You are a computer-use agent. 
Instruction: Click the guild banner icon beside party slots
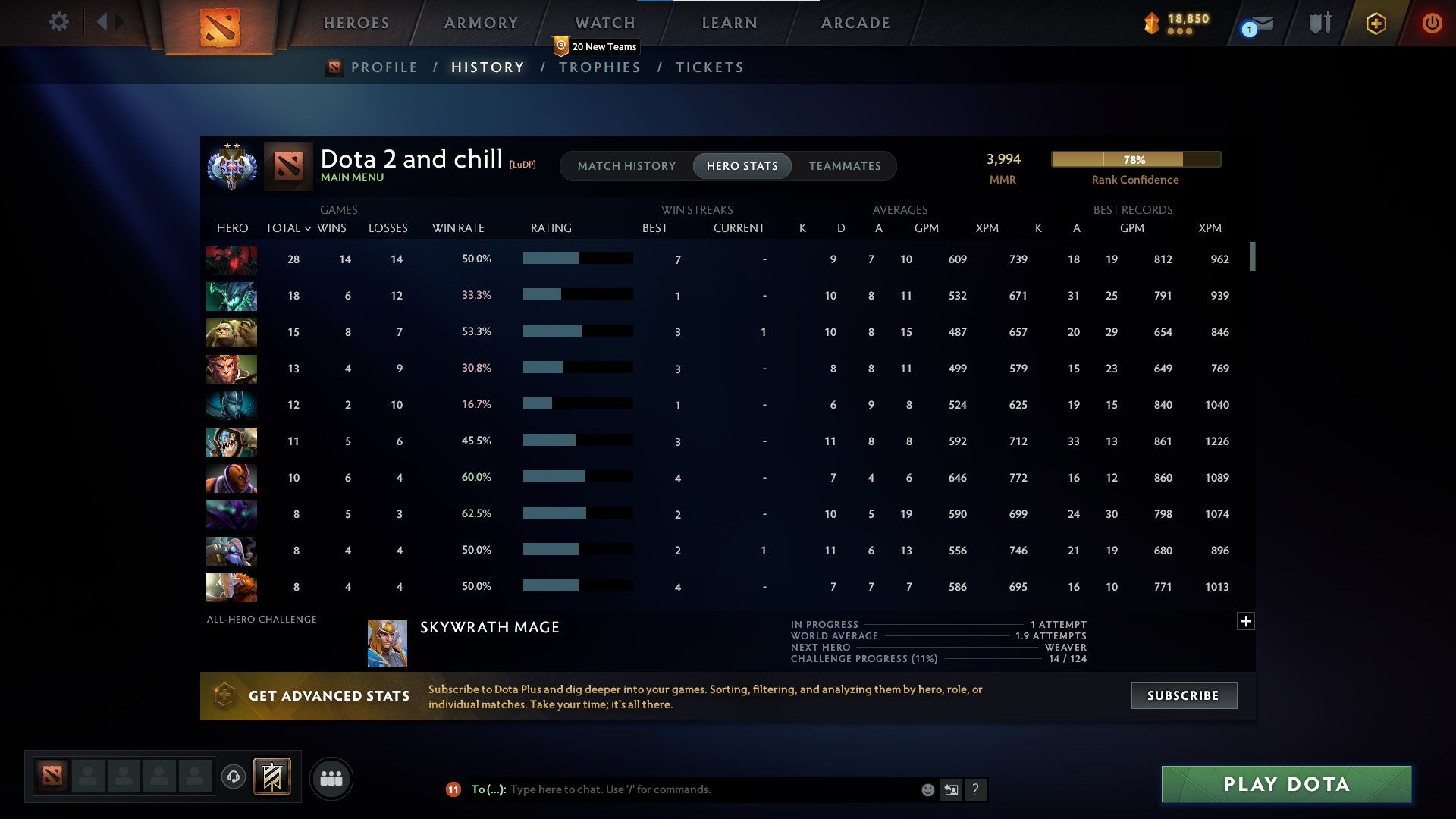click(x=271, y=778)
